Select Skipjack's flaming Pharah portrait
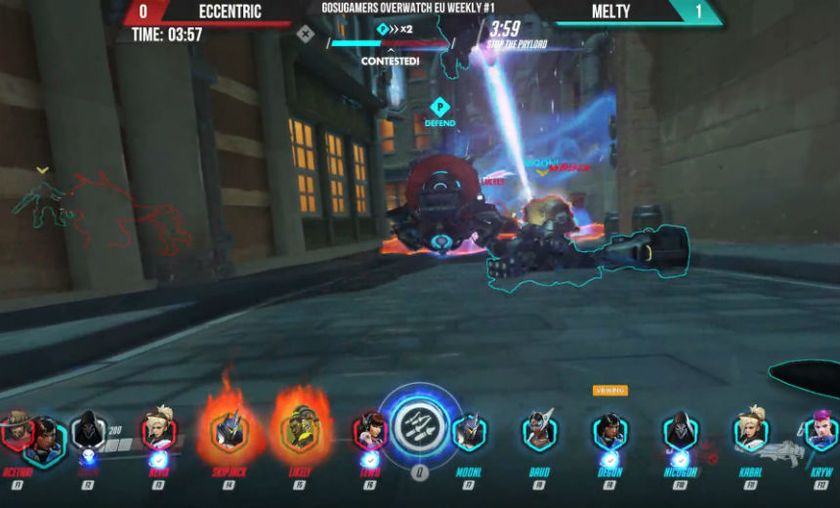The height and width of the screenshot is (508, 840). click(x=228, y=433)
